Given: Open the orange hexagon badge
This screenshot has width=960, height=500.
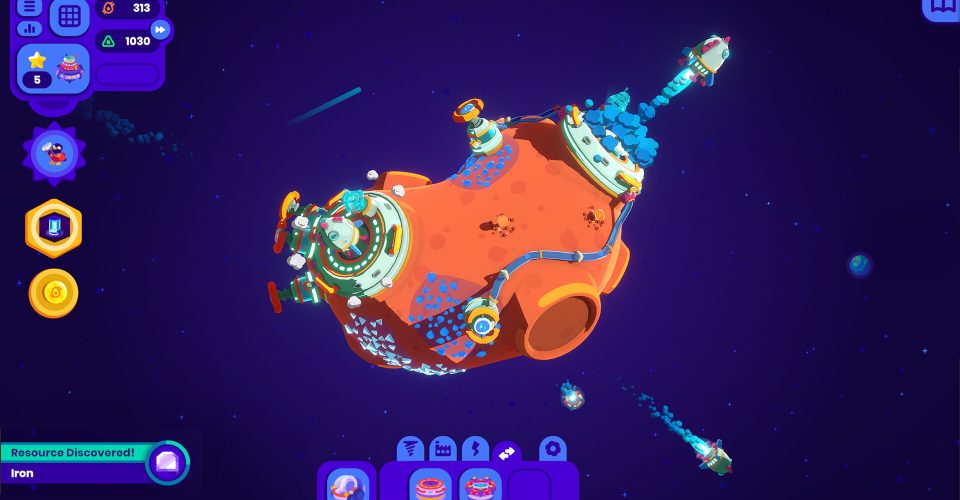Looking at the screenshot, I should (x=54, y=229).
